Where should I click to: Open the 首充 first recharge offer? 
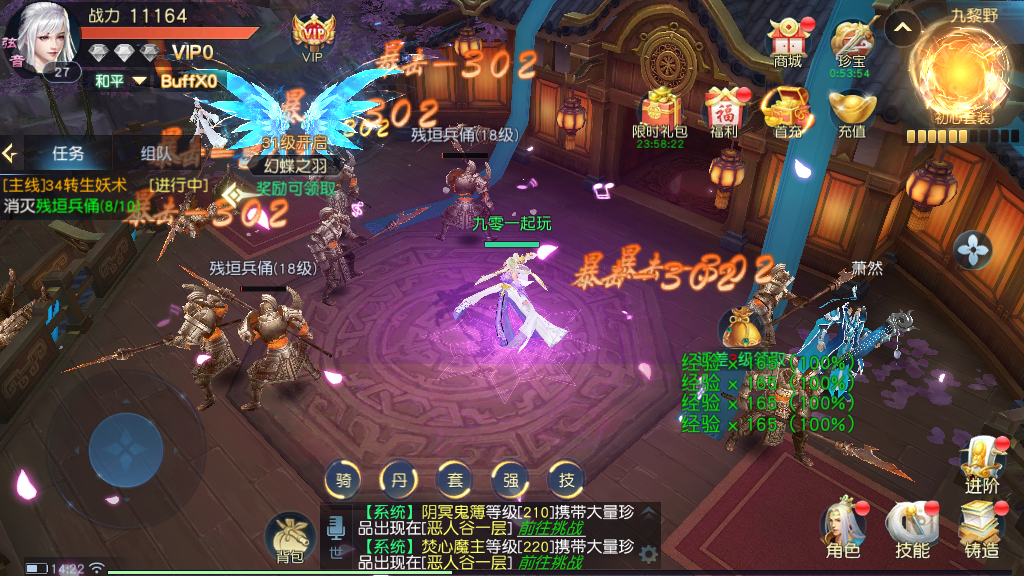pyautogui.click(x=788, y=111)
